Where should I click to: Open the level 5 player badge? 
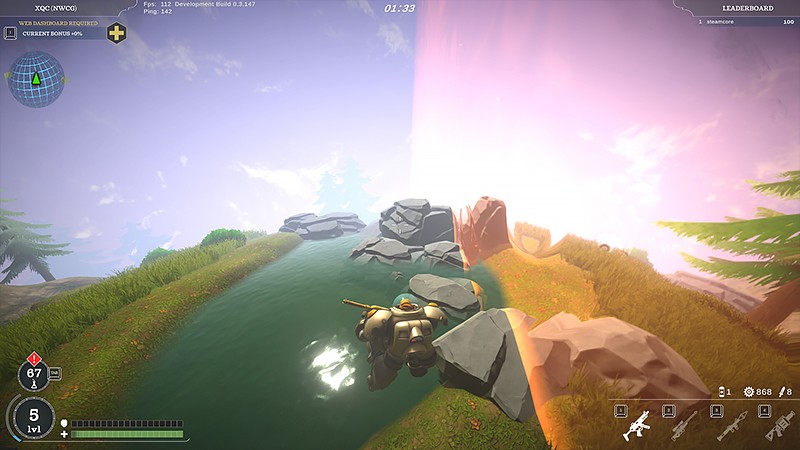coord(34,417)
